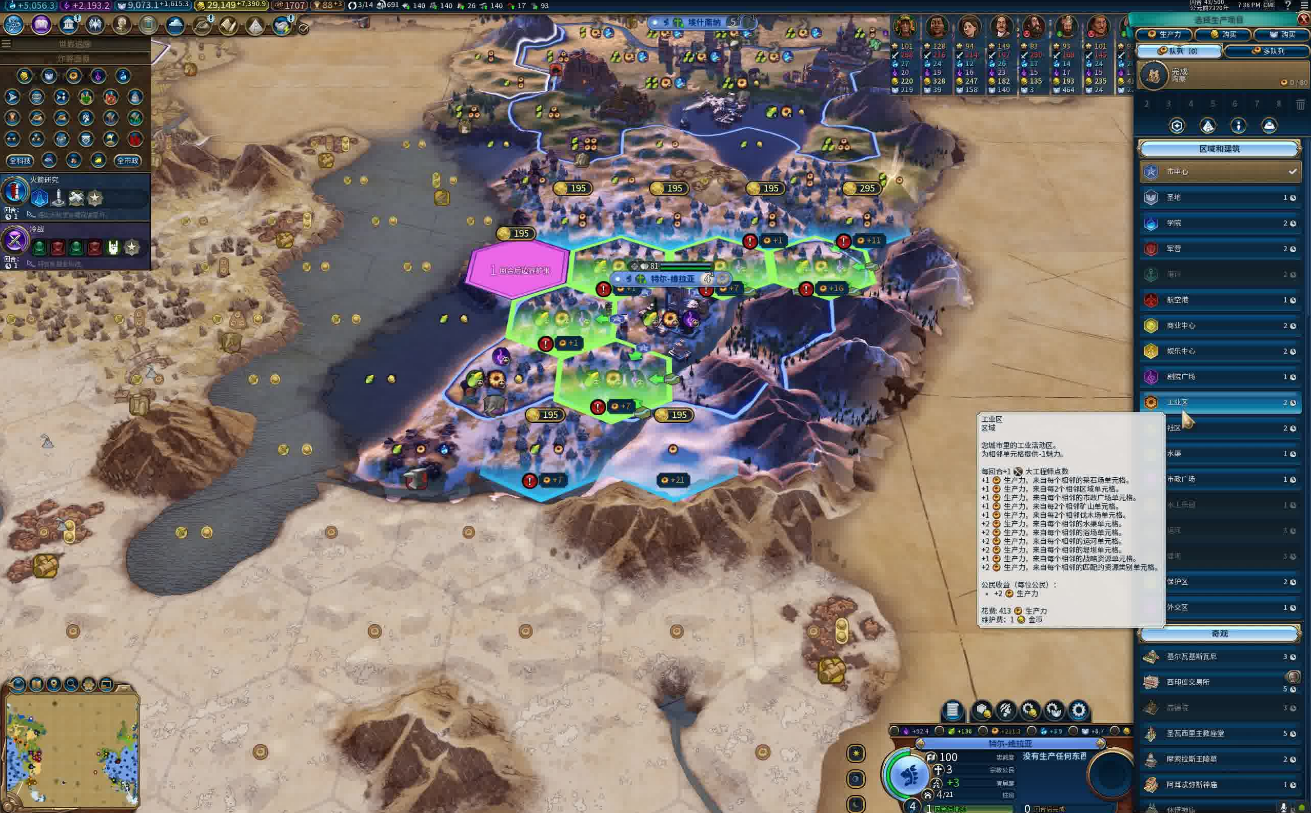Viewport: 1311px width, 813px height.
Task: Select the 军营 encampment district
Action: click(x=1220, y=248)
